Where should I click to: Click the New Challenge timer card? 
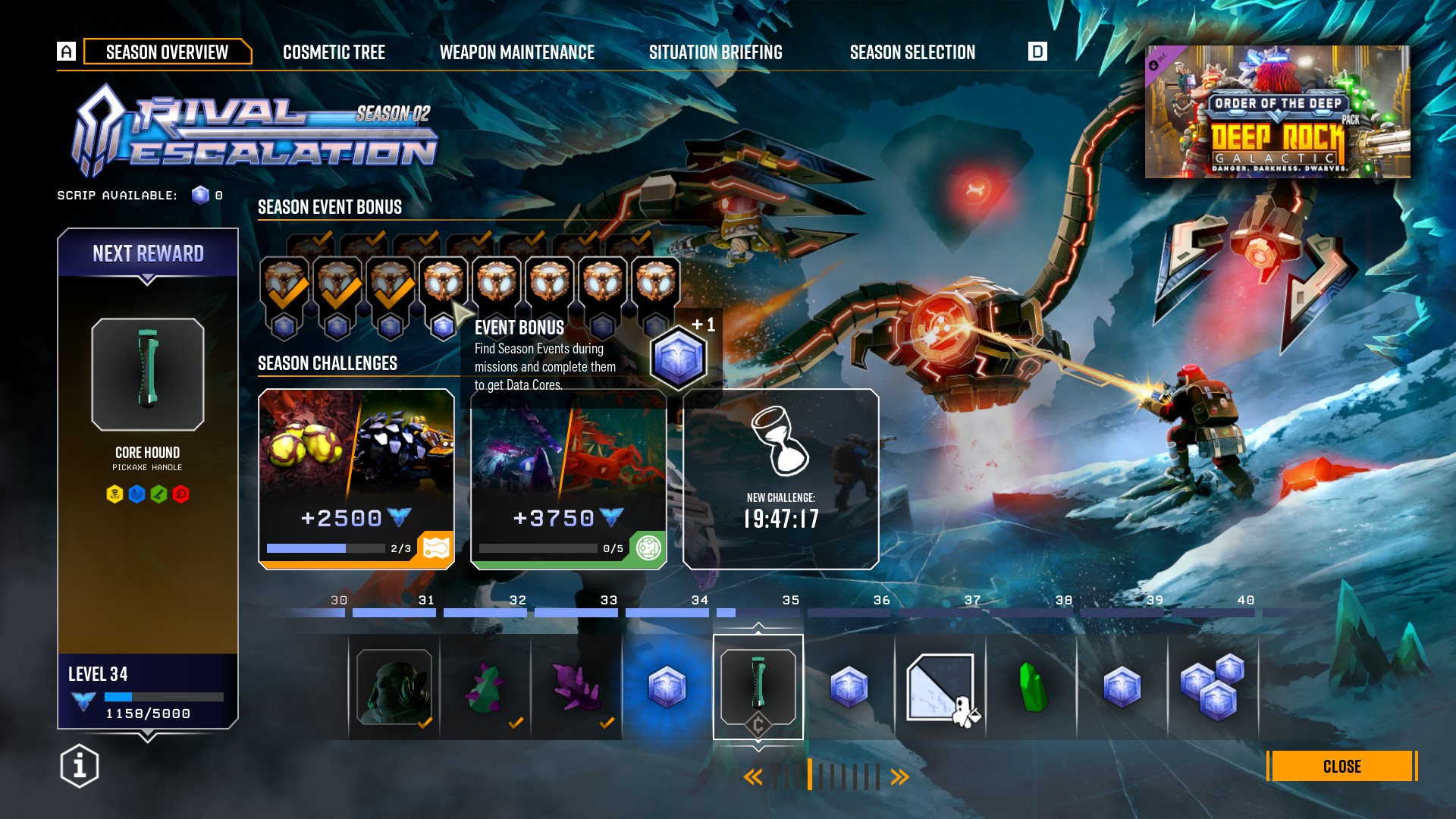coord(781,479)
